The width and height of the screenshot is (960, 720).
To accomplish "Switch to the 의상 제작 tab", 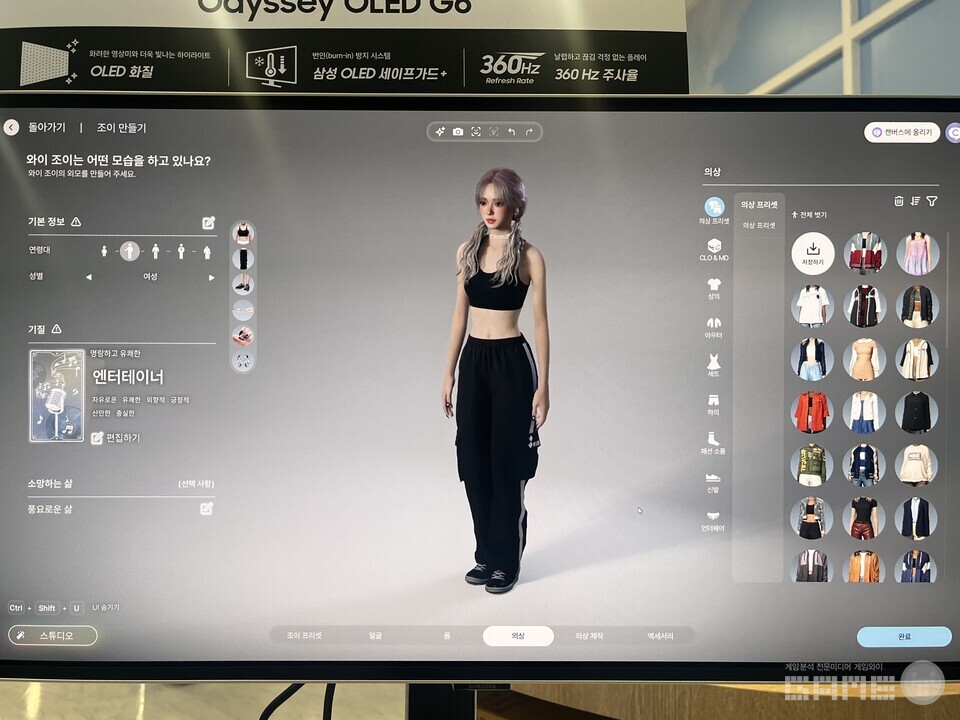I will click(588, 636).
